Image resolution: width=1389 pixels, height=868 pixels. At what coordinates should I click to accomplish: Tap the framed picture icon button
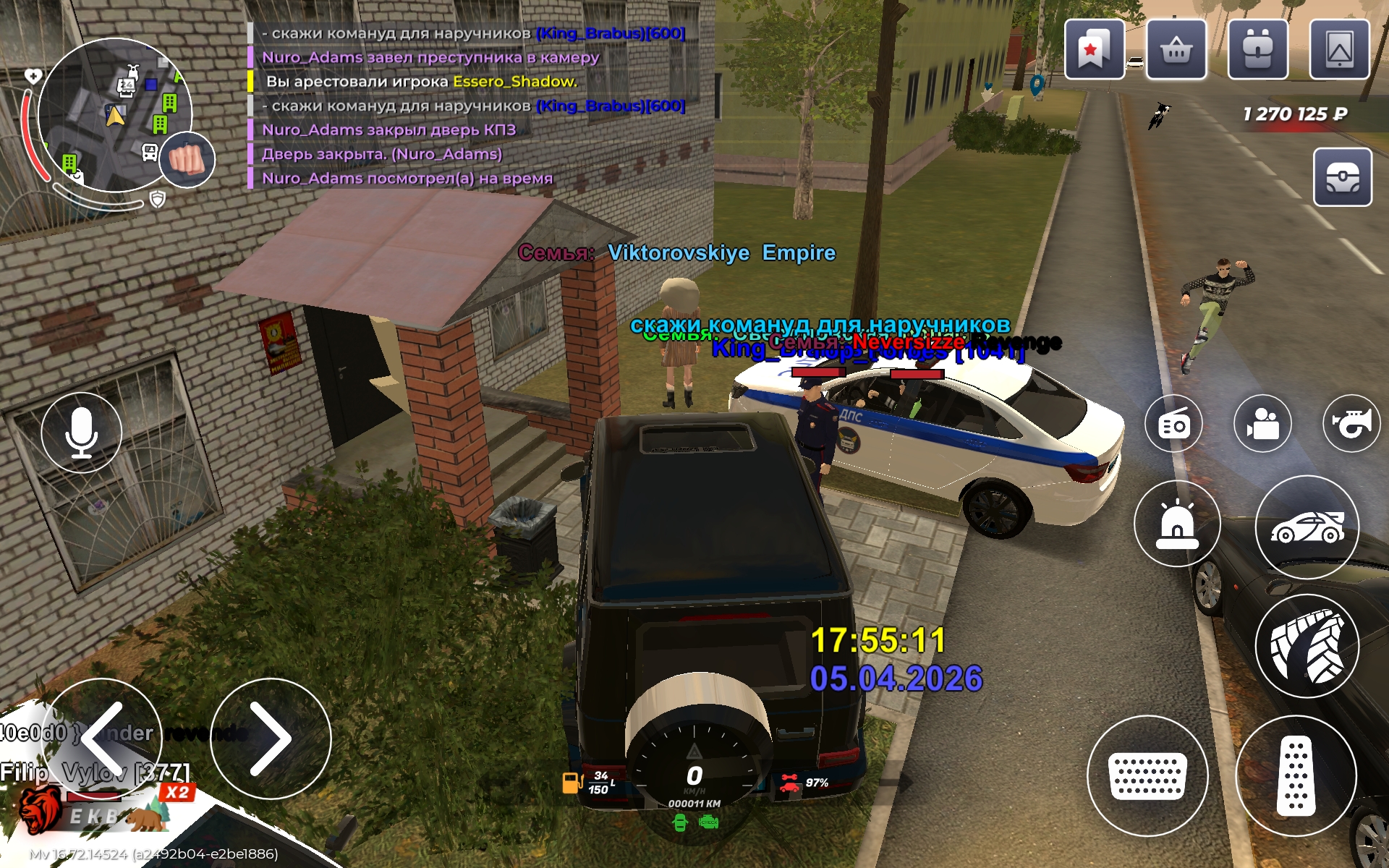pos(1339,49)
